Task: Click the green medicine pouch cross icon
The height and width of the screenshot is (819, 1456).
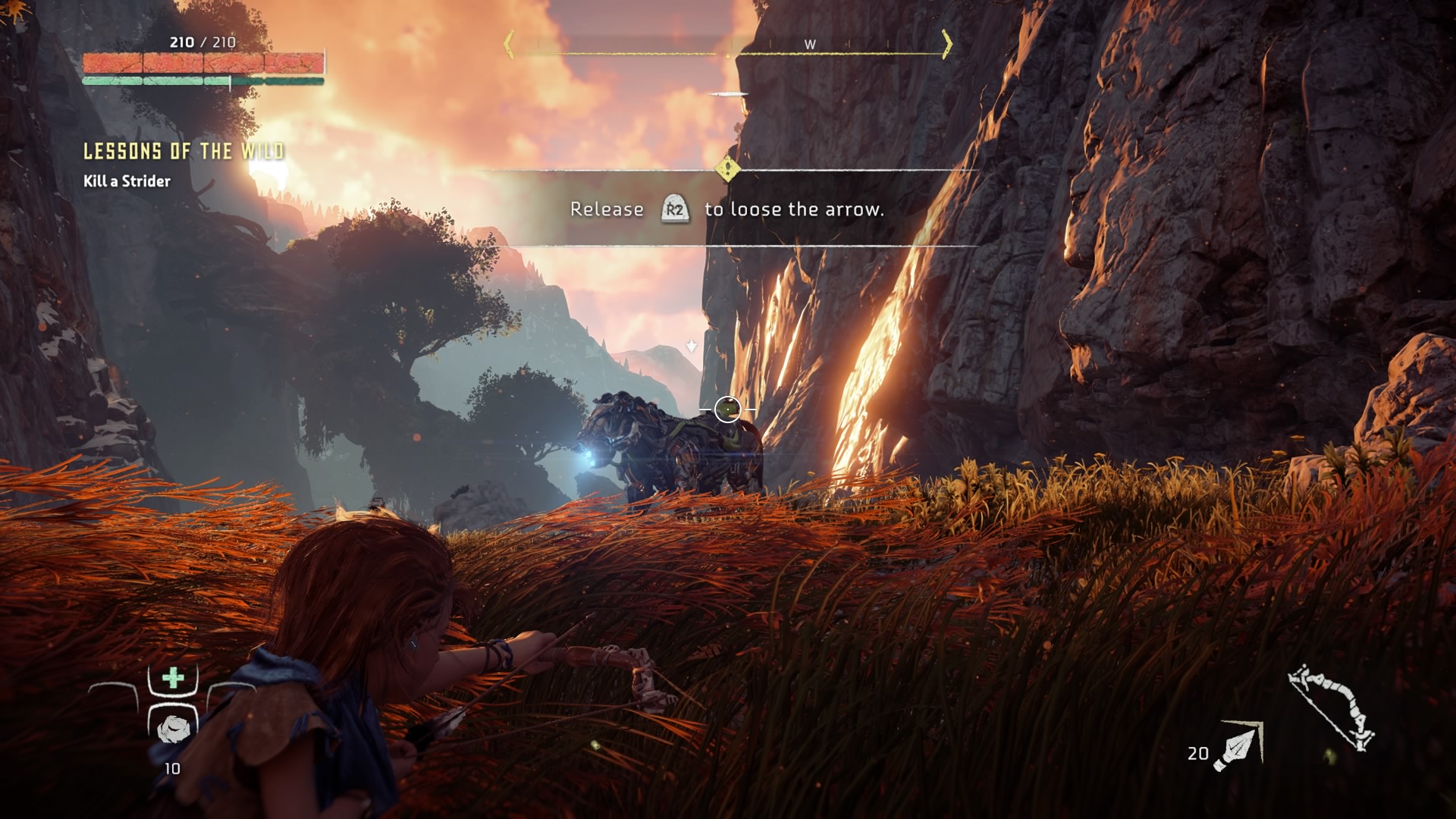Action: tap(173, 677)
